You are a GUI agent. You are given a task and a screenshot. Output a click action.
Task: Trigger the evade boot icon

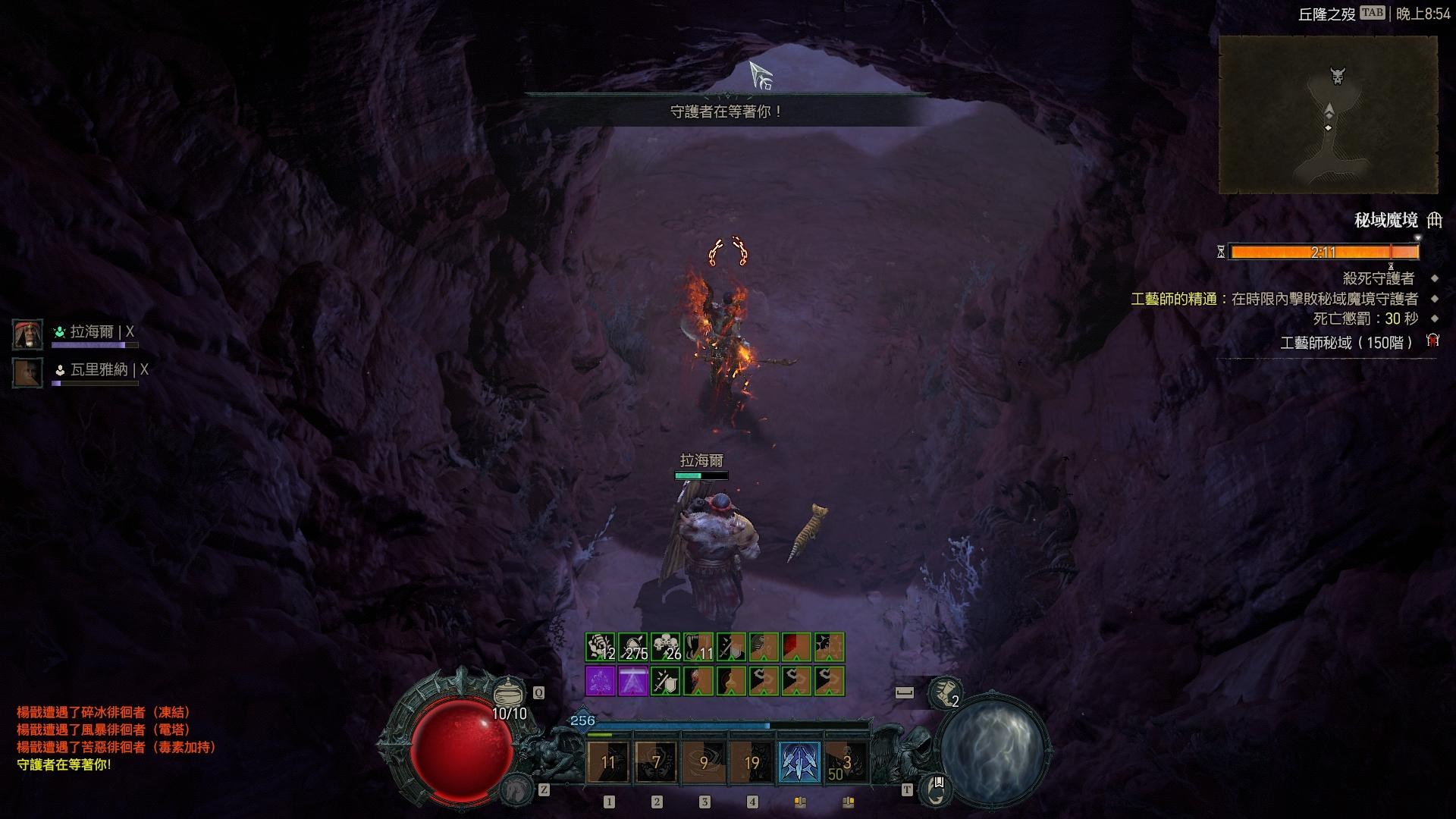944,692
